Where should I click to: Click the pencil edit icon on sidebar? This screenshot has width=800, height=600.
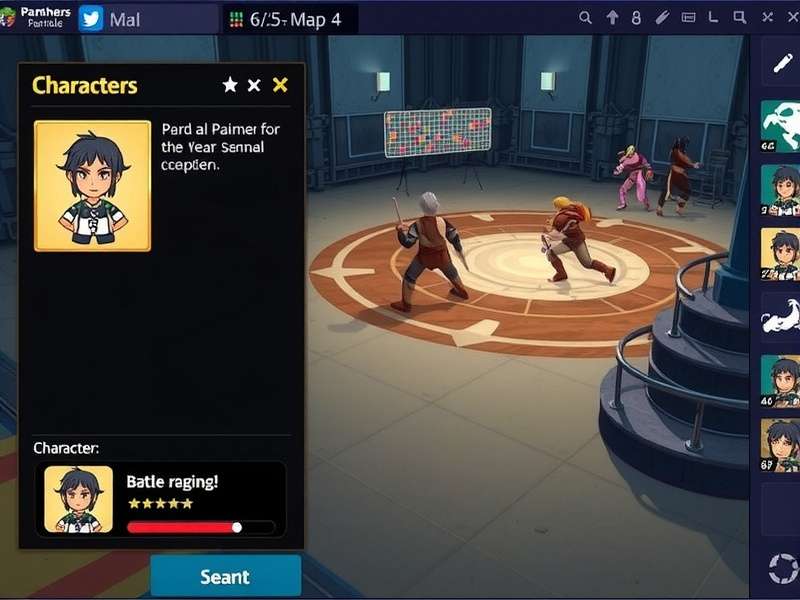click(781, 64)
